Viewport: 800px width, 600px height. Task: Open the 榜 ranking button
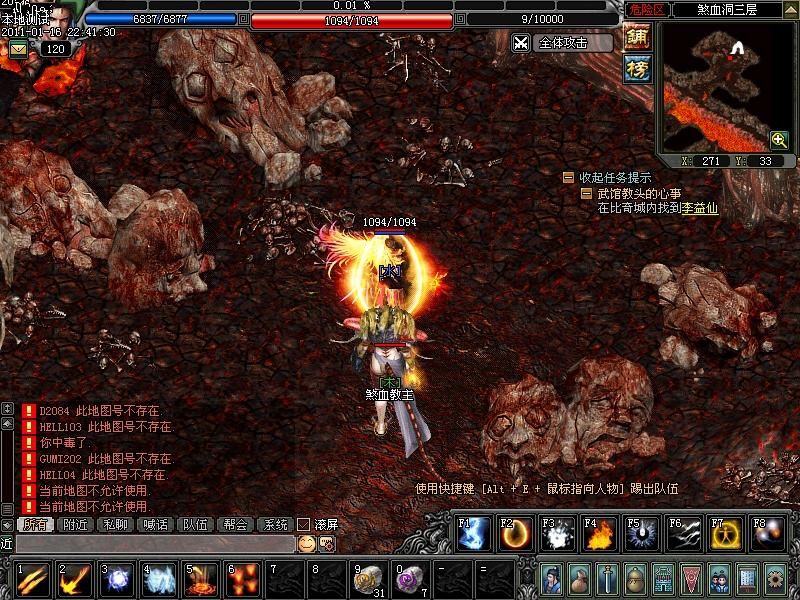[x=637, y=68]
